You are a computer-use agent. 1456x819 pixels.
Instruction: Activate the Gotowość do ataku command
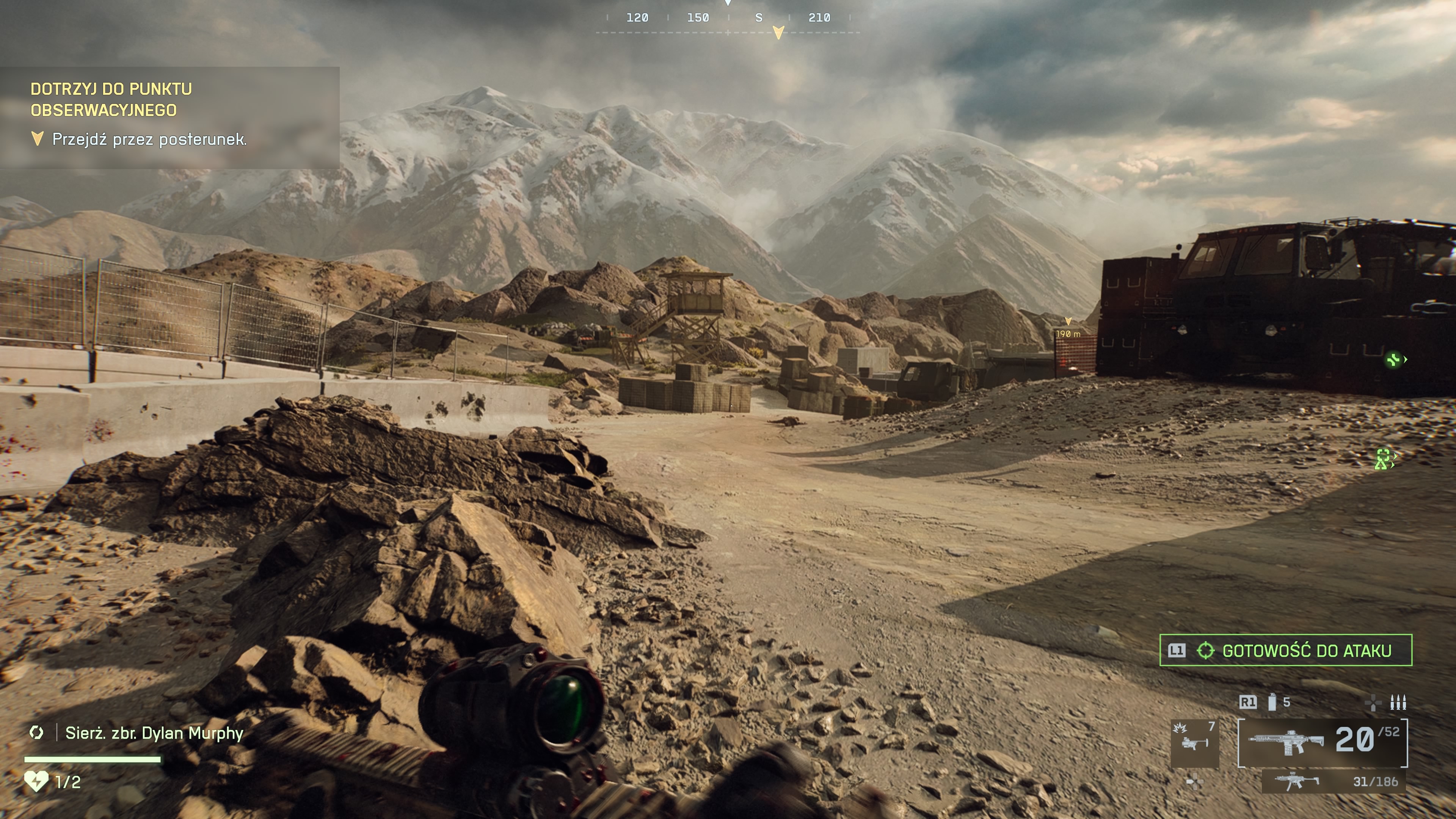(x=1285, y=651)
